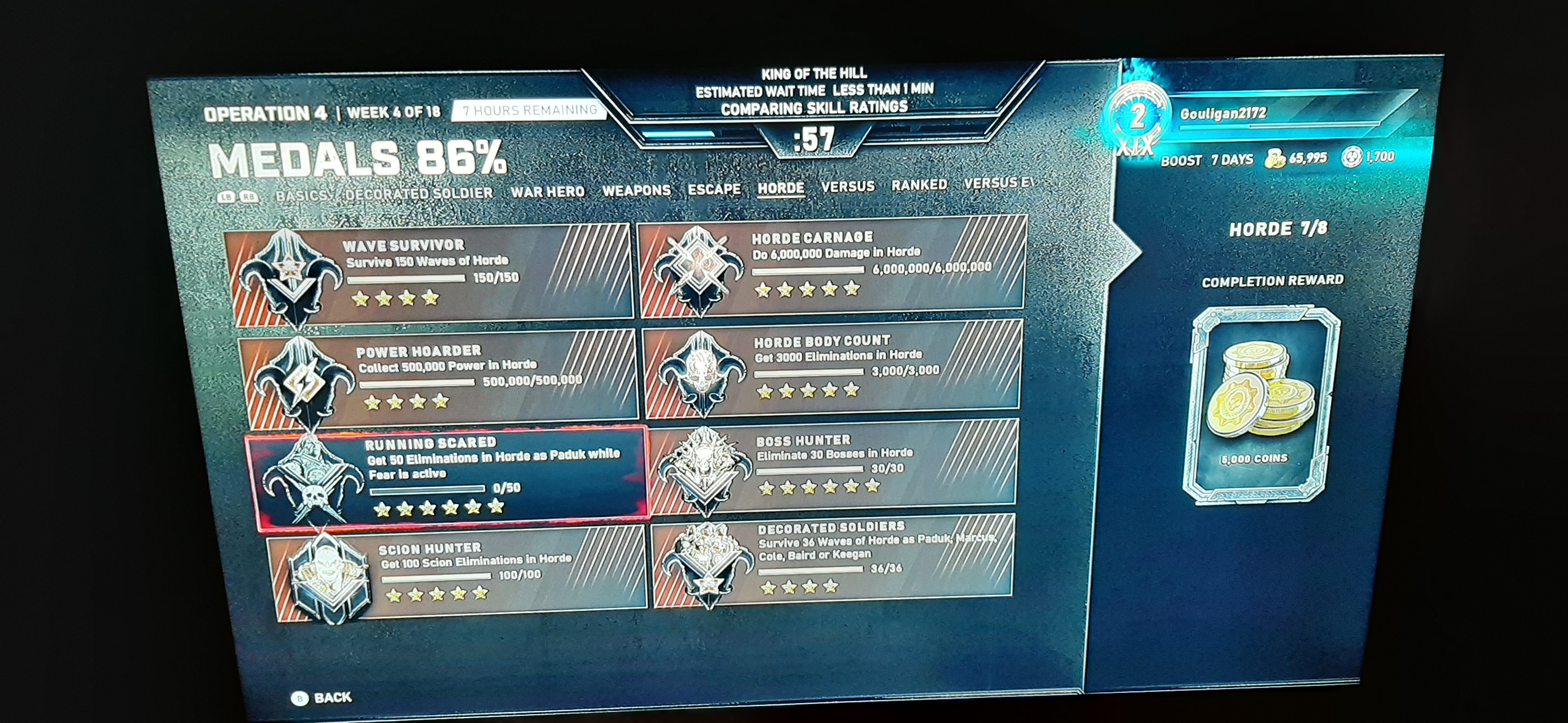
Task: Click the Back button
Action: click(x=322, y=697)
